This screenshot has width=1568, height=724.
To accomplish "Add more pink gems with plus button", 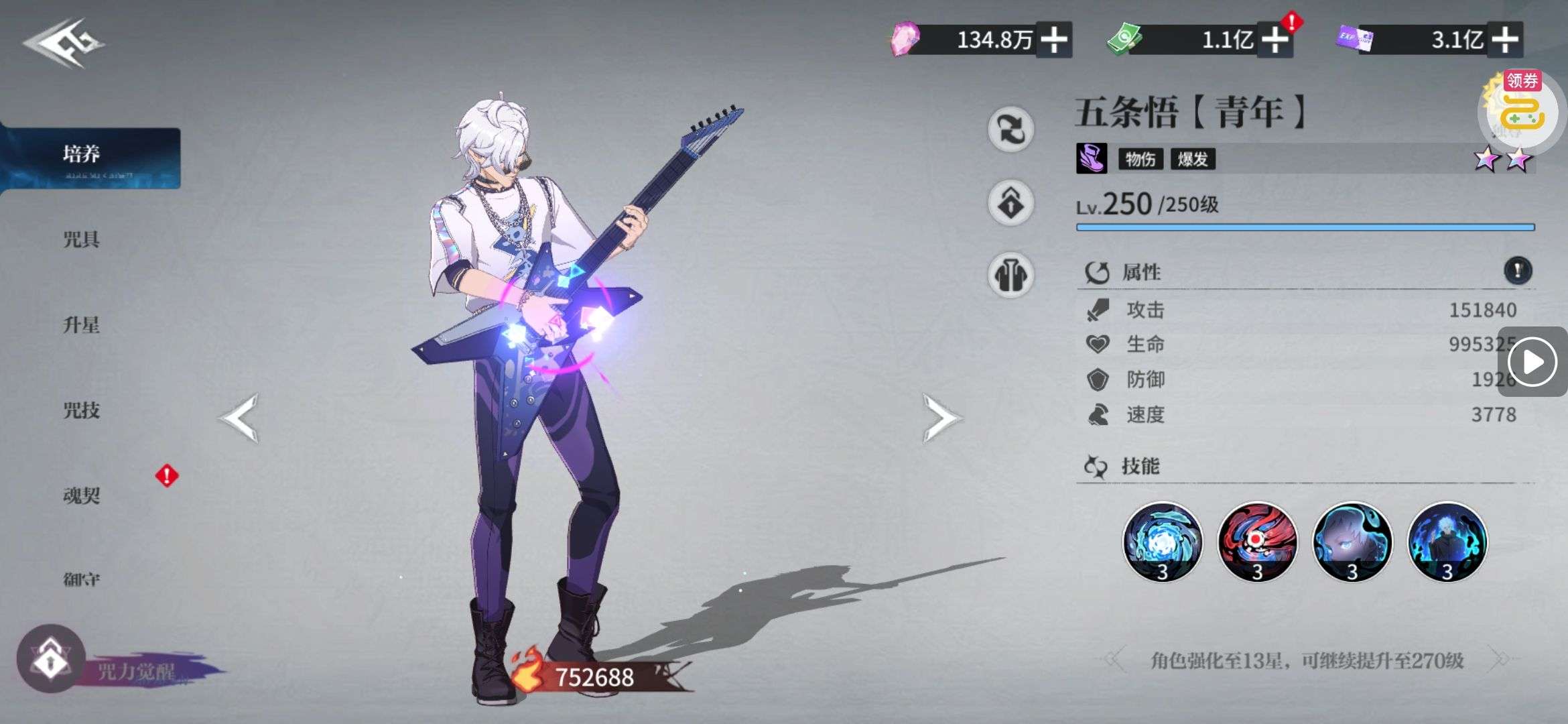I will (x=1054, y=40).
